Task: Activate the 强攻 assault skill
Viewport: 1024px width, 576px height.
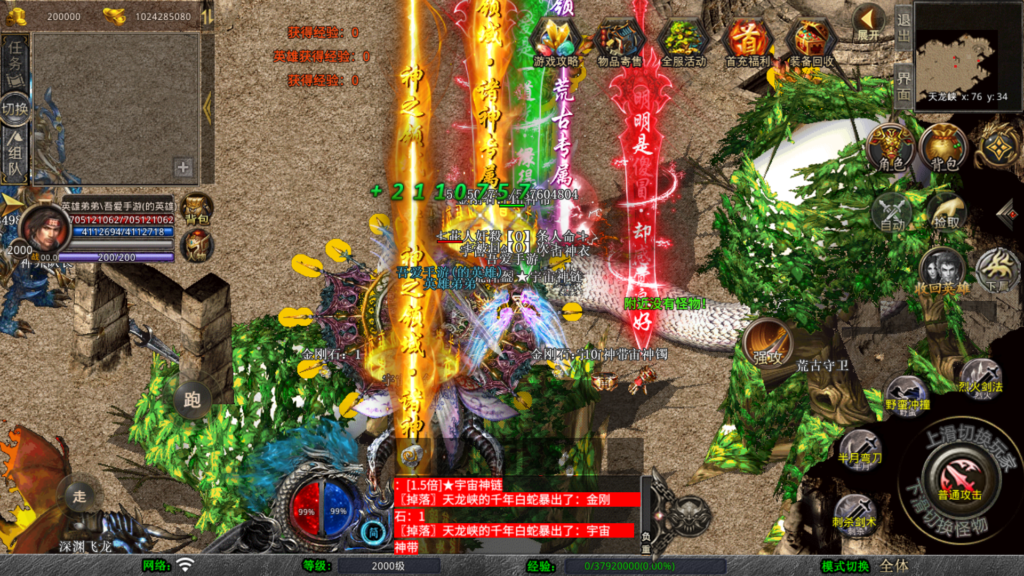Action: coord(766,343)
